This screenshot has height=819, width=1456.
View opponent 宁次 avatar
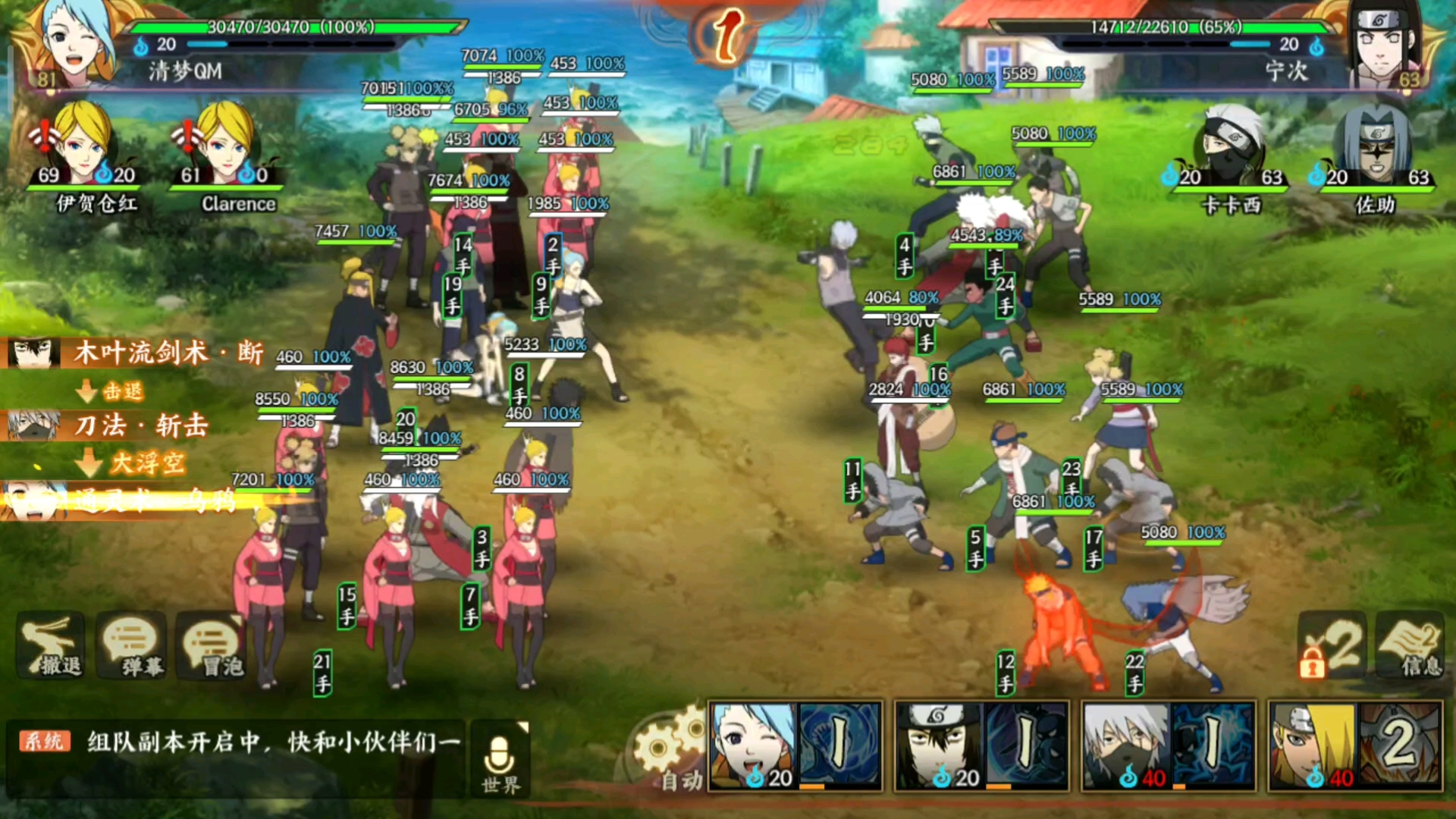[1385, 43]
